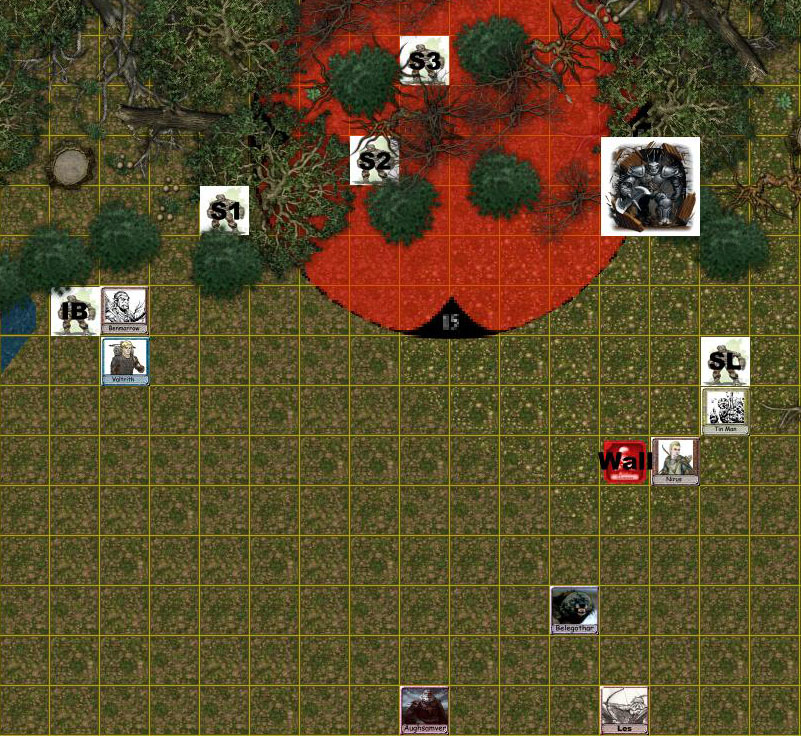Select the SL enemy token
Viewport: 801px width, 736px height.
coord(725,361)
